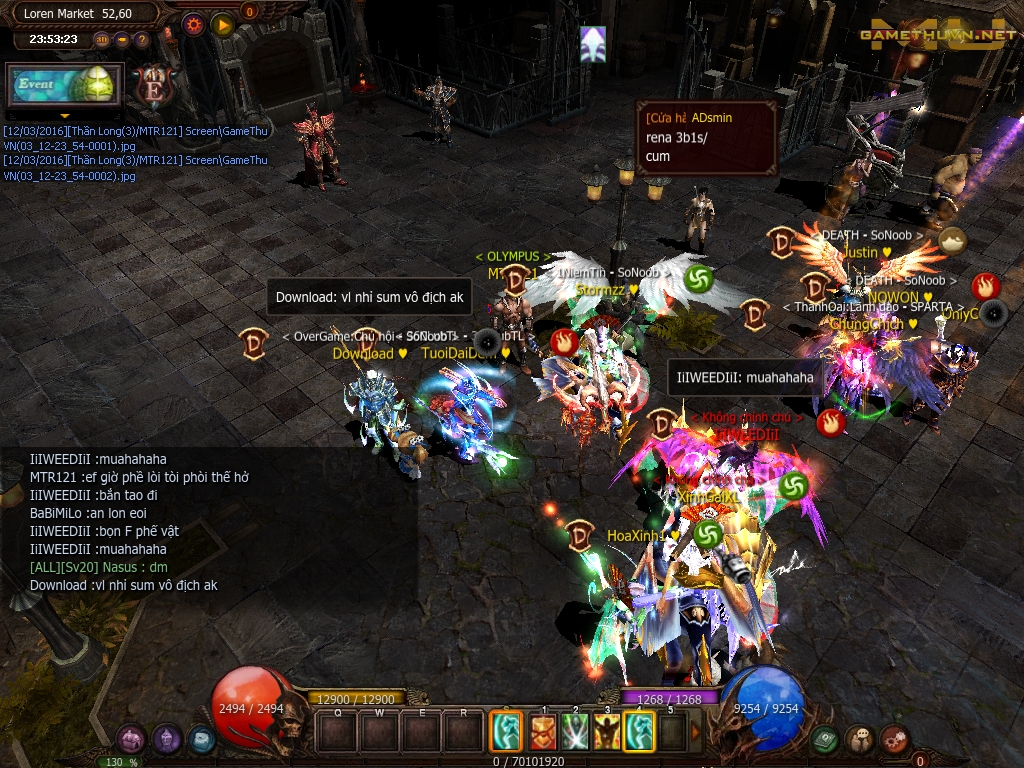Expand the arrow below the Event banner
The height and width of the screenshot is (768, 1024).
64,115
